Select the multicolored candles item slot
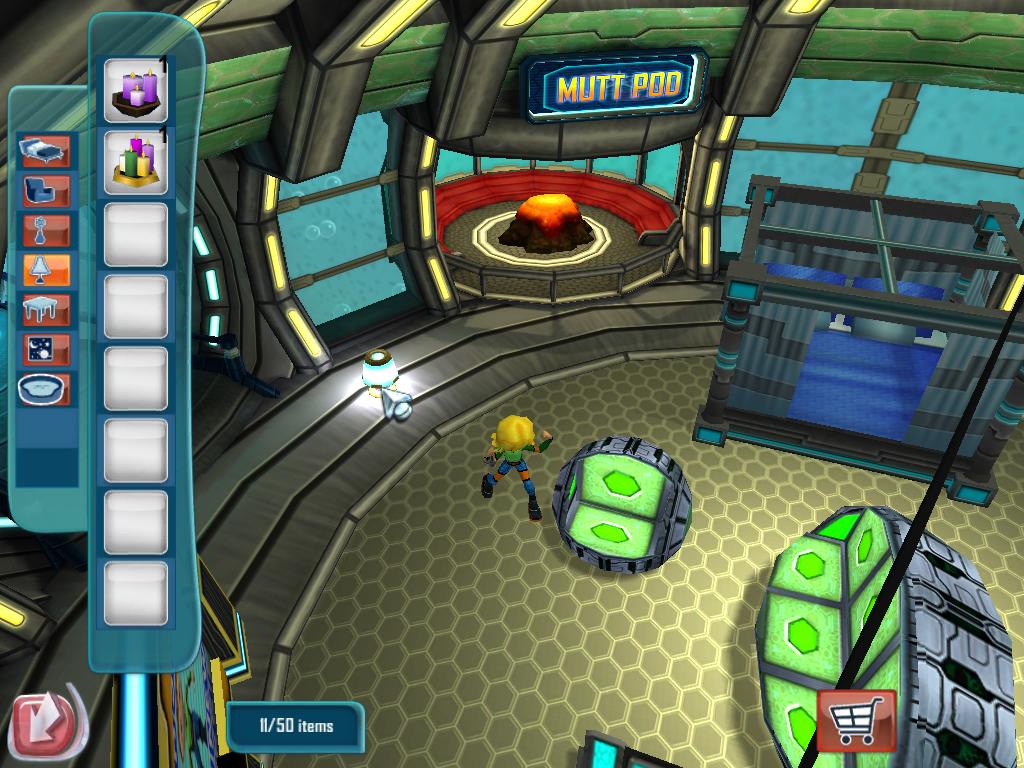Viewport: 1024px width, 768px height. pos(135,162)
